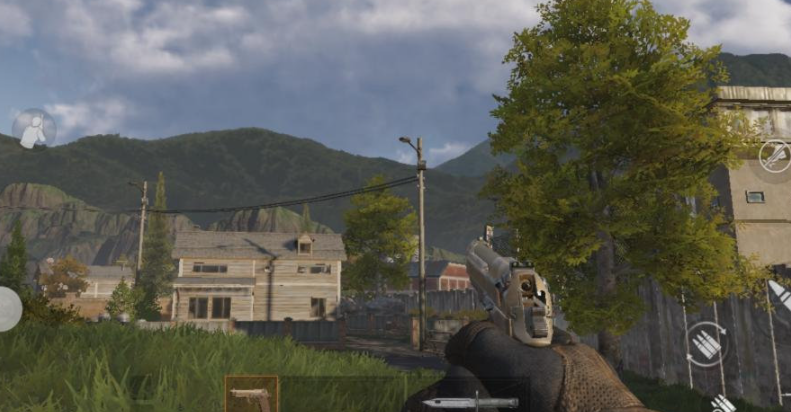Tap the reload ammo button

(707, 344)
